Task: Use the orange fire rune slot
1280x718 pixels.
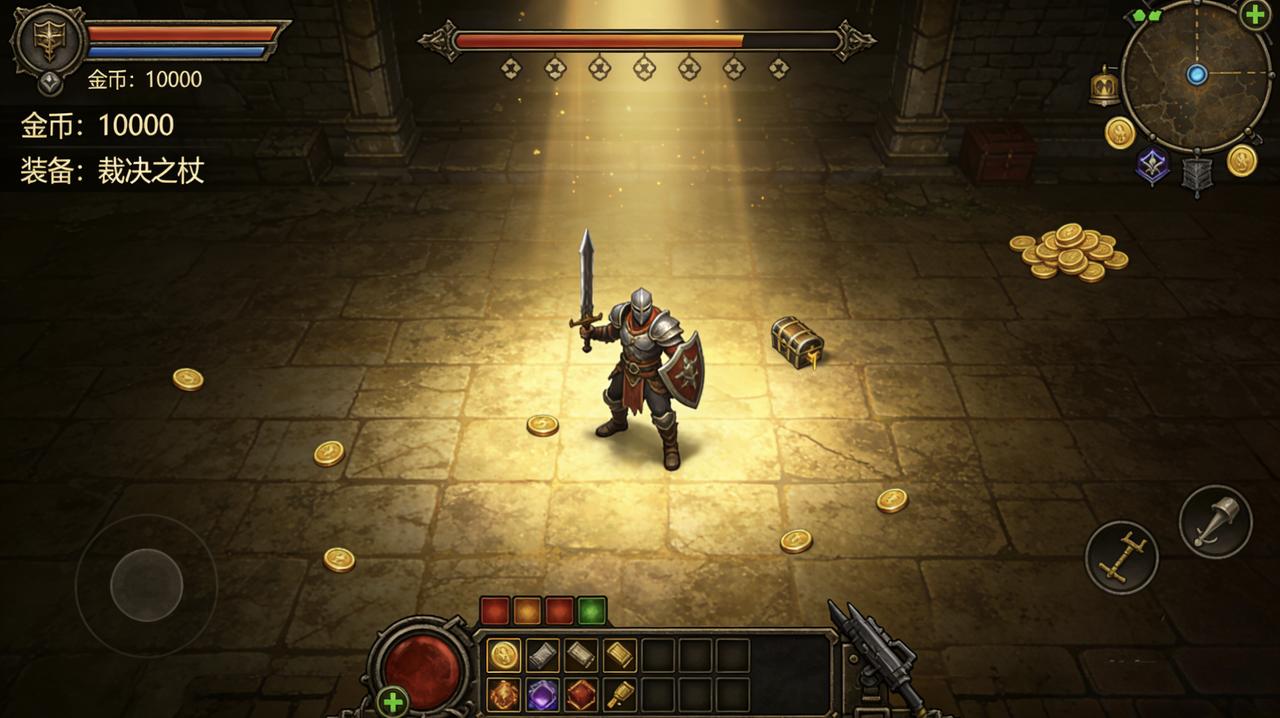Action: (x=504, y=694)
